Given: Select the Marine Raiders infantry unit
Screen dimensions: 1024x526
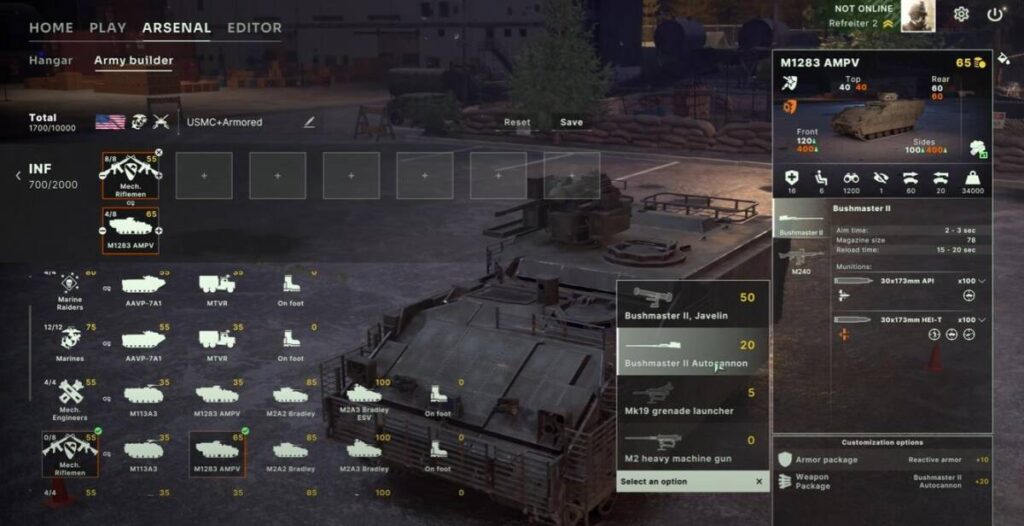Looking at the screenshot, I should [70, 289].
